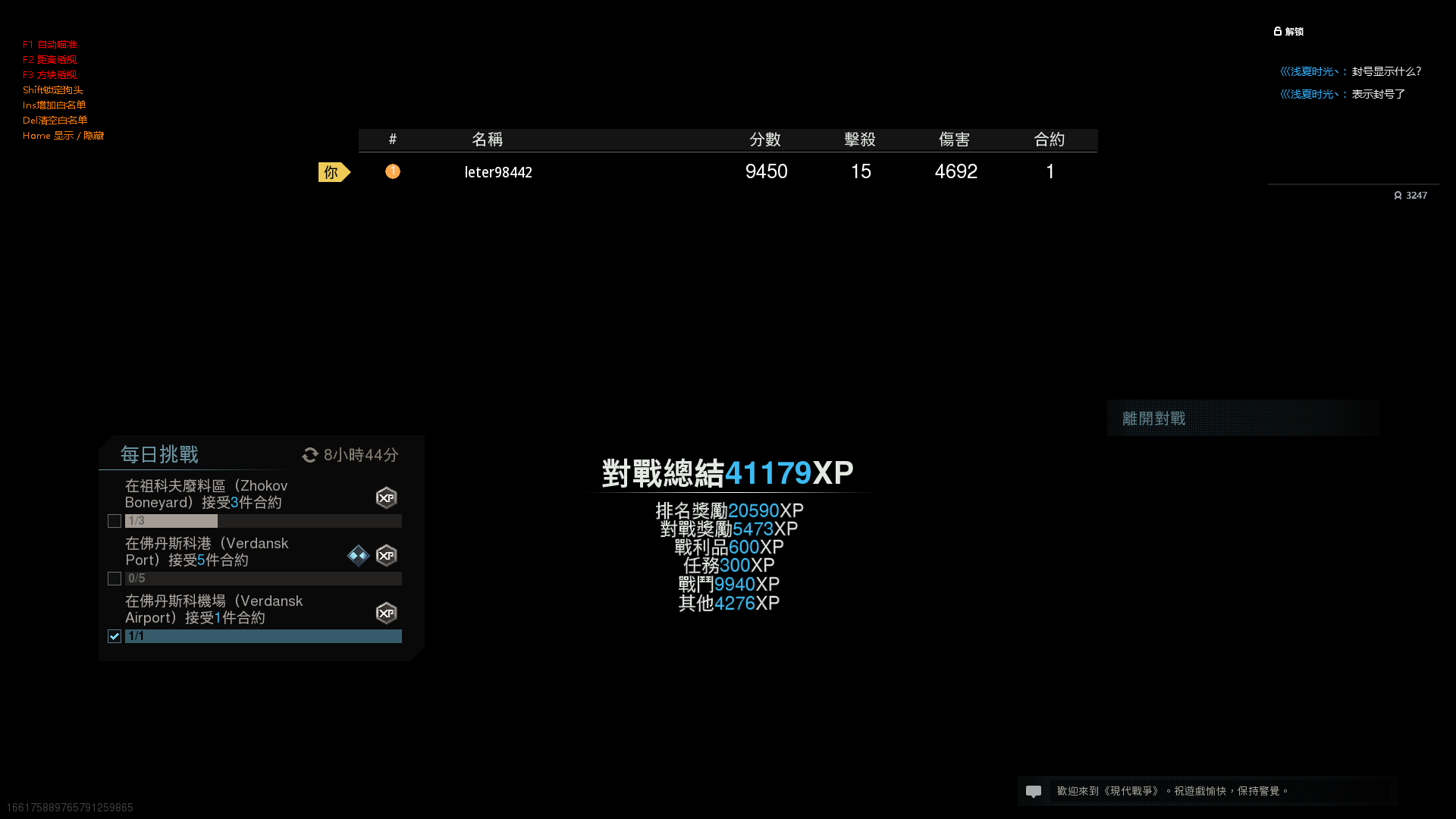Select the blue diamond icon on the Verdansk Port challenge

[x=358, y=556]
